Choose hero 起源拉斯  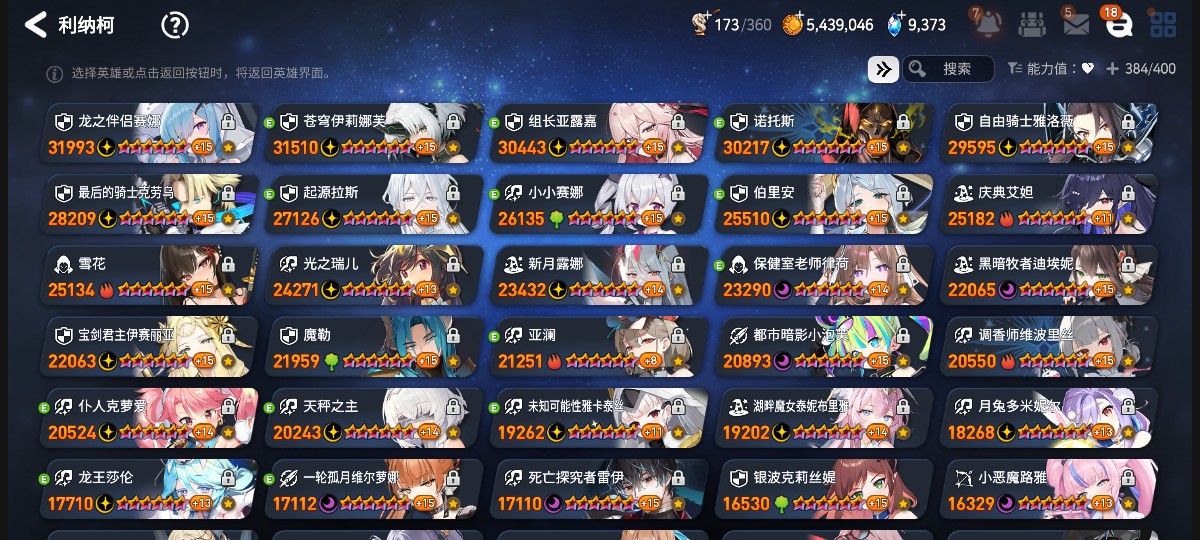(x=375, y=204)
